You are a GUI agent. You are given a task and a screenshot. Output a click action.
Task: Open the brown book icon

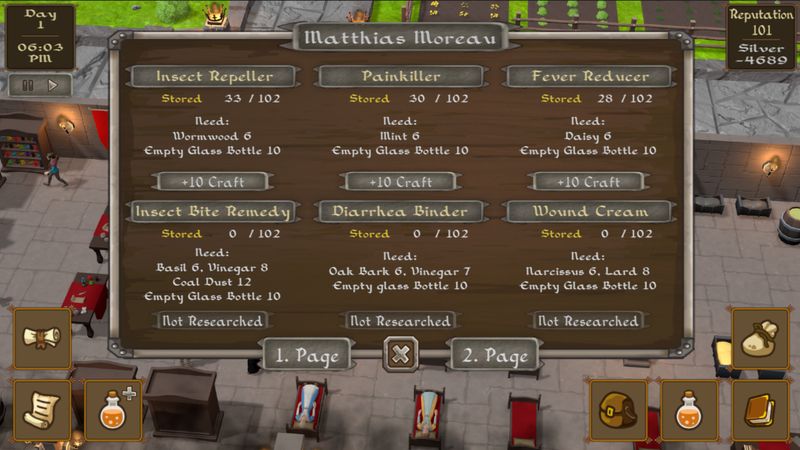760,410
